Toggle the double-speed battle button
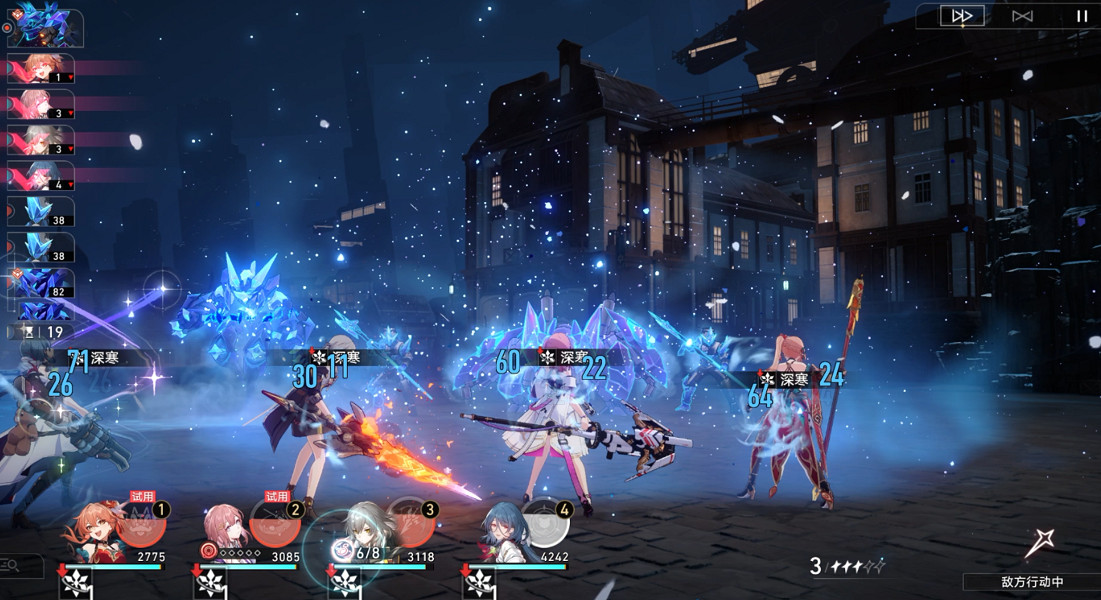The image size is (1101, 600). tap(962, 16)
